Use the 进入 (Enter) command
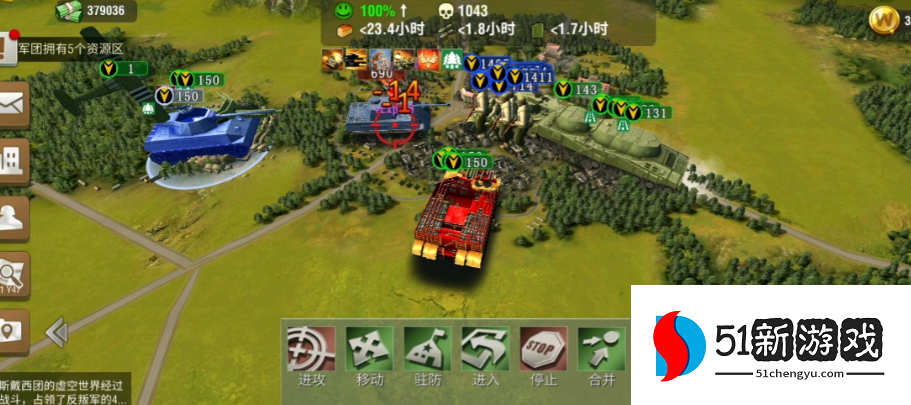 coord(485,355)
